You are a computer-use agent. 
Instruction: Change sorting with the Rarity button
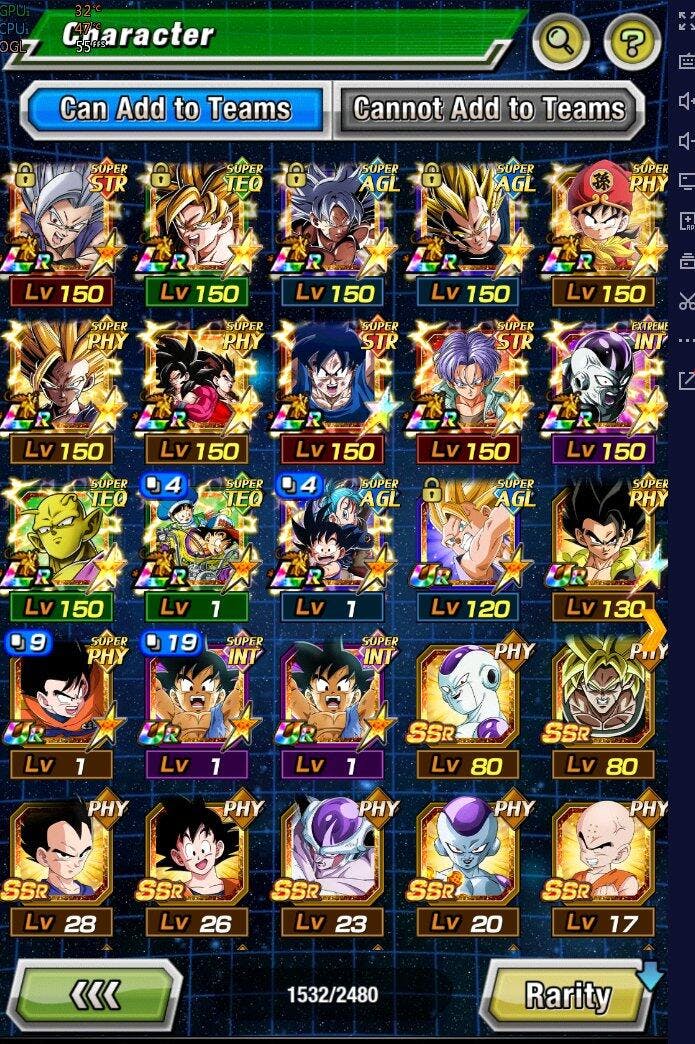coord(569,995)
